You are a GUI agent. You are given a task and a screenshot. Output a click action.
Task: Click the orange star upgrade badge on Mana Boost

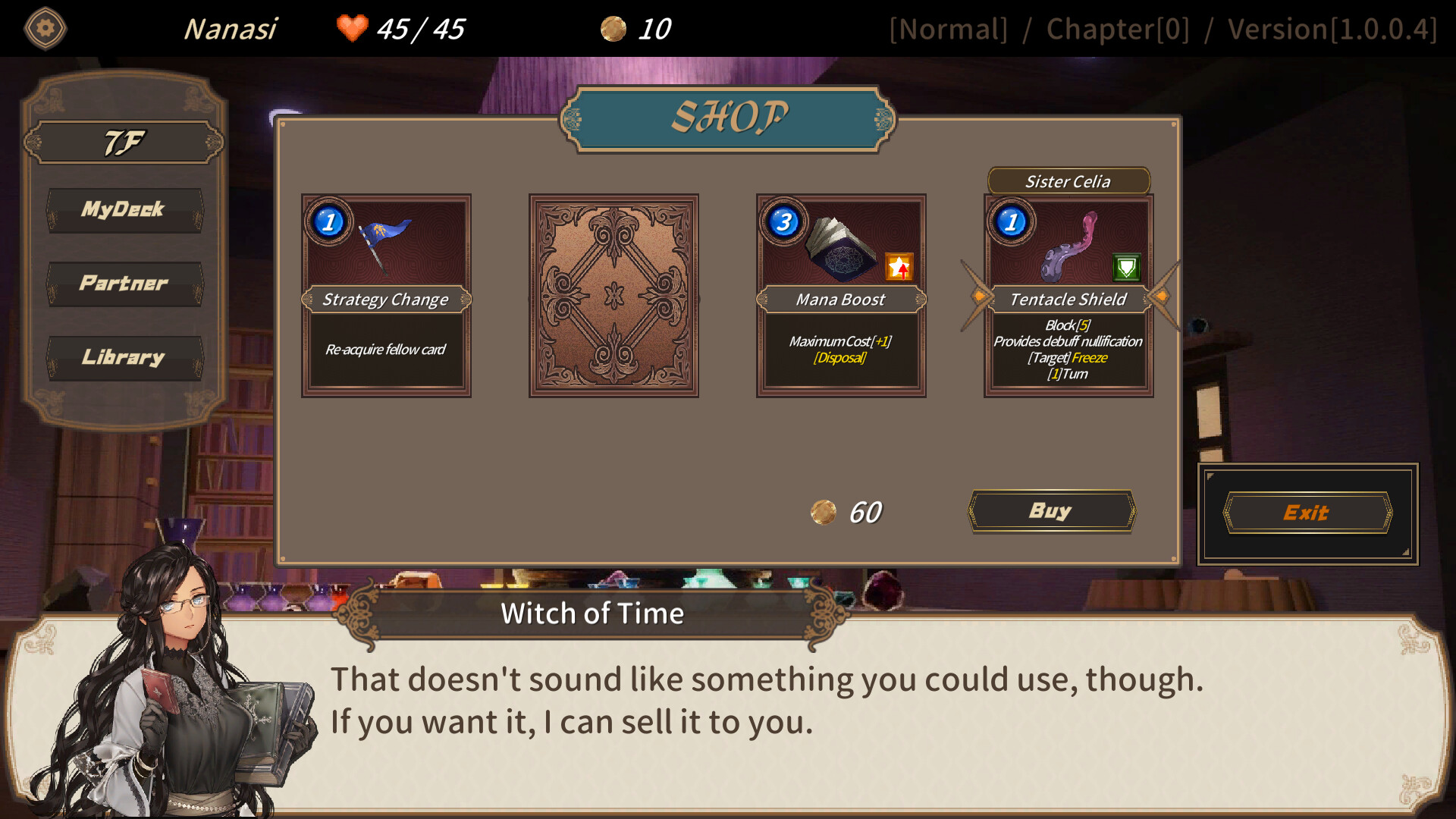point(900,267)
